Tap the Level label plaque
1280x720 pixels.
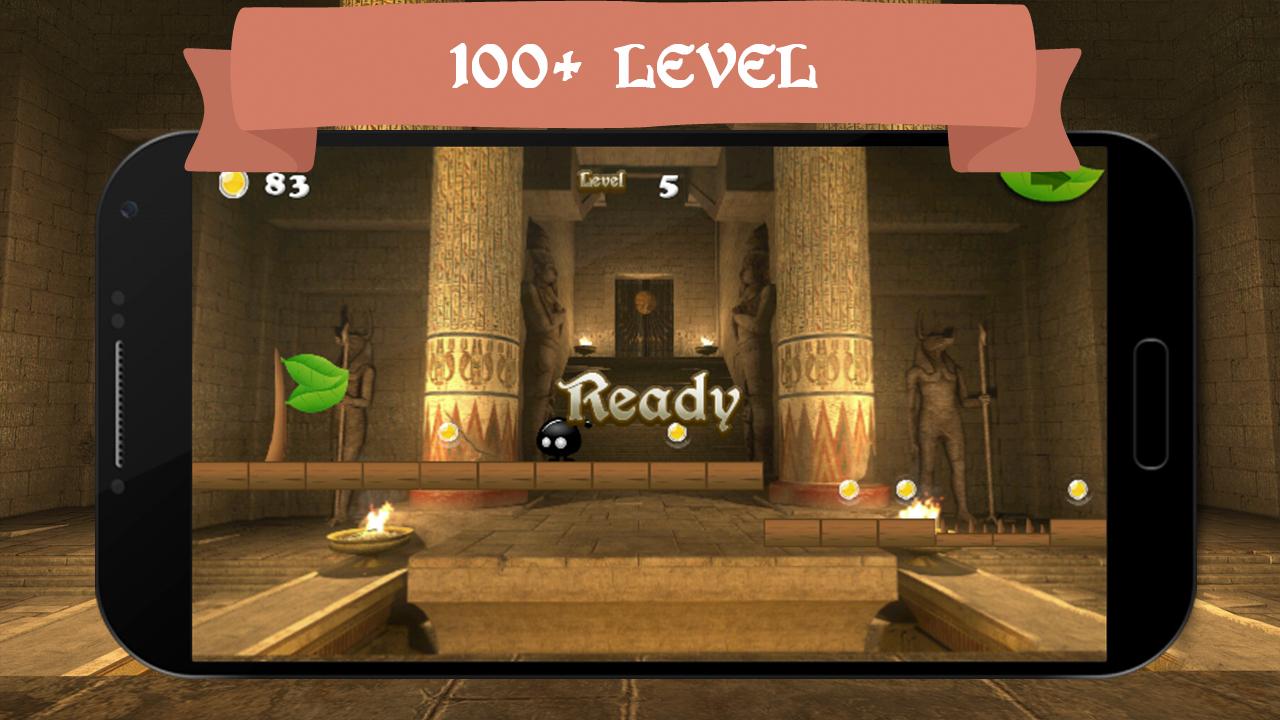(601, 181)
